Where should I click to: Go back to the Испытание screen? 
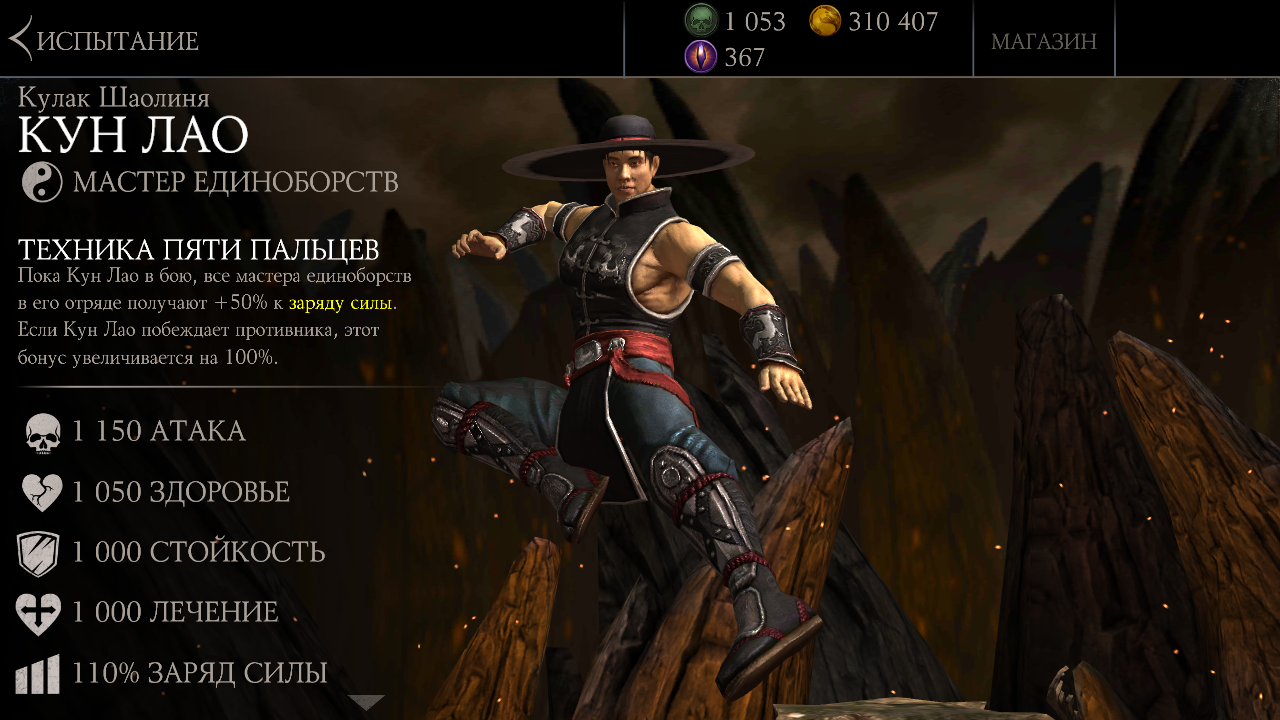(104, 40)
